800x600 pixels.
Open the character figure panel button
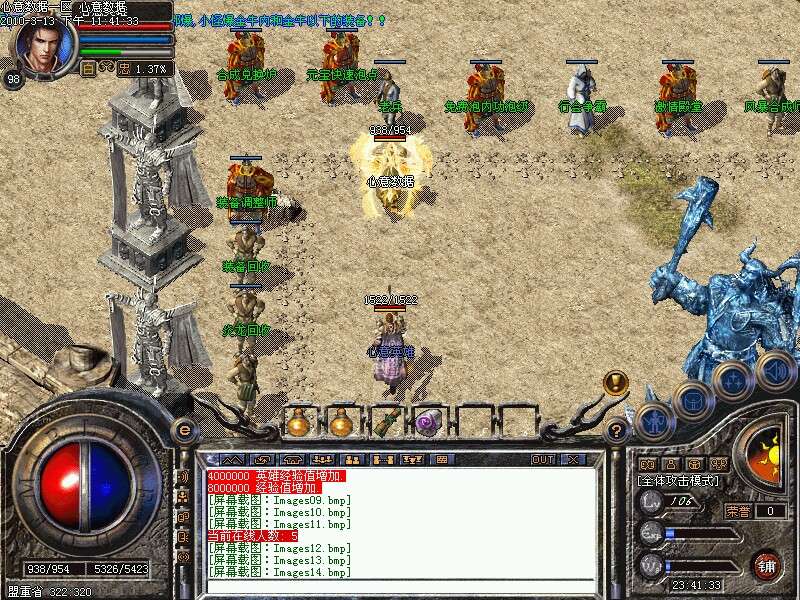coord(655,421)
